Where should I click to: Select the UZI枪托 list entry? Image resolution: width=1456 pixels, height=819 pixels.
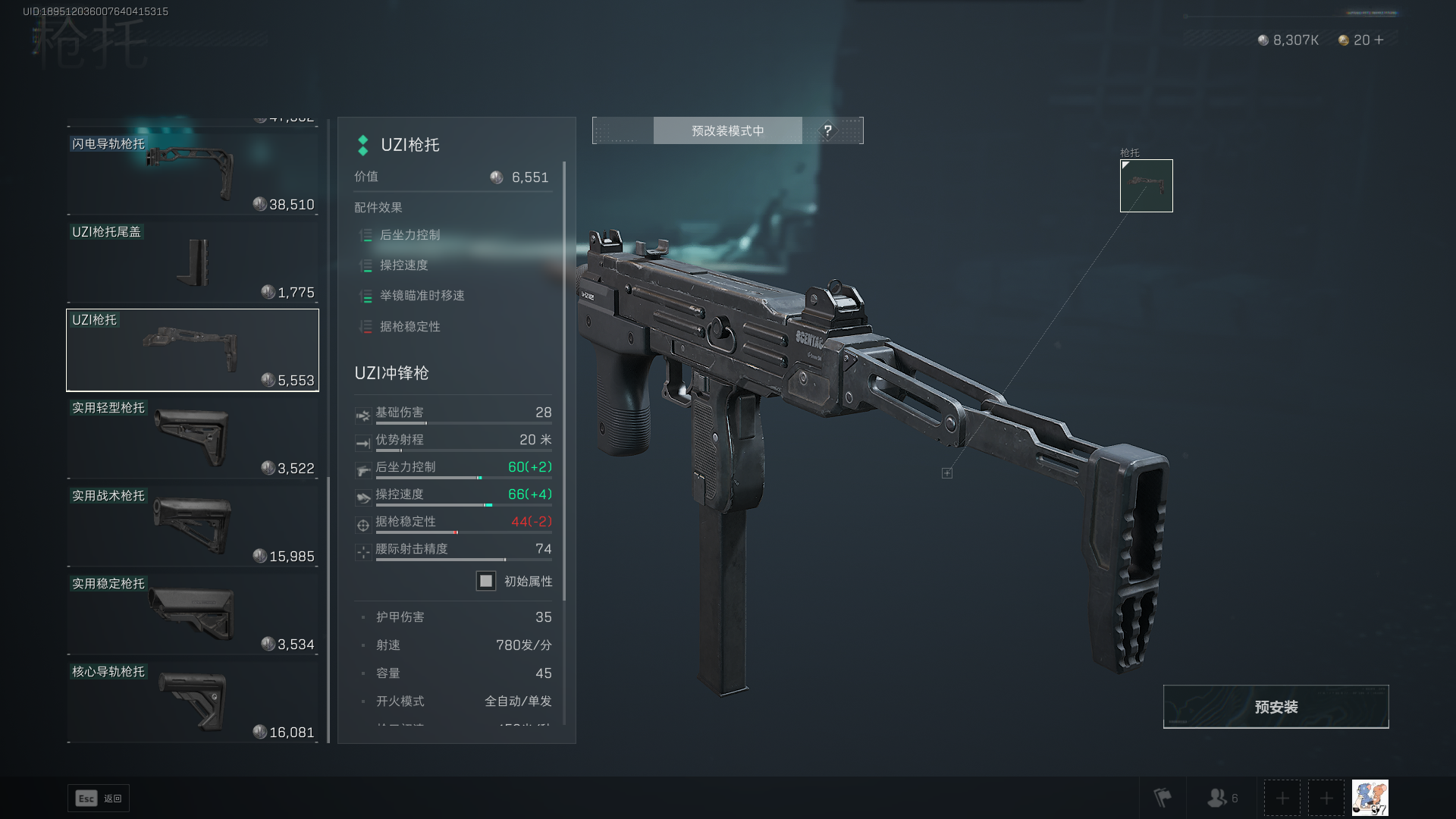[193, 350]
